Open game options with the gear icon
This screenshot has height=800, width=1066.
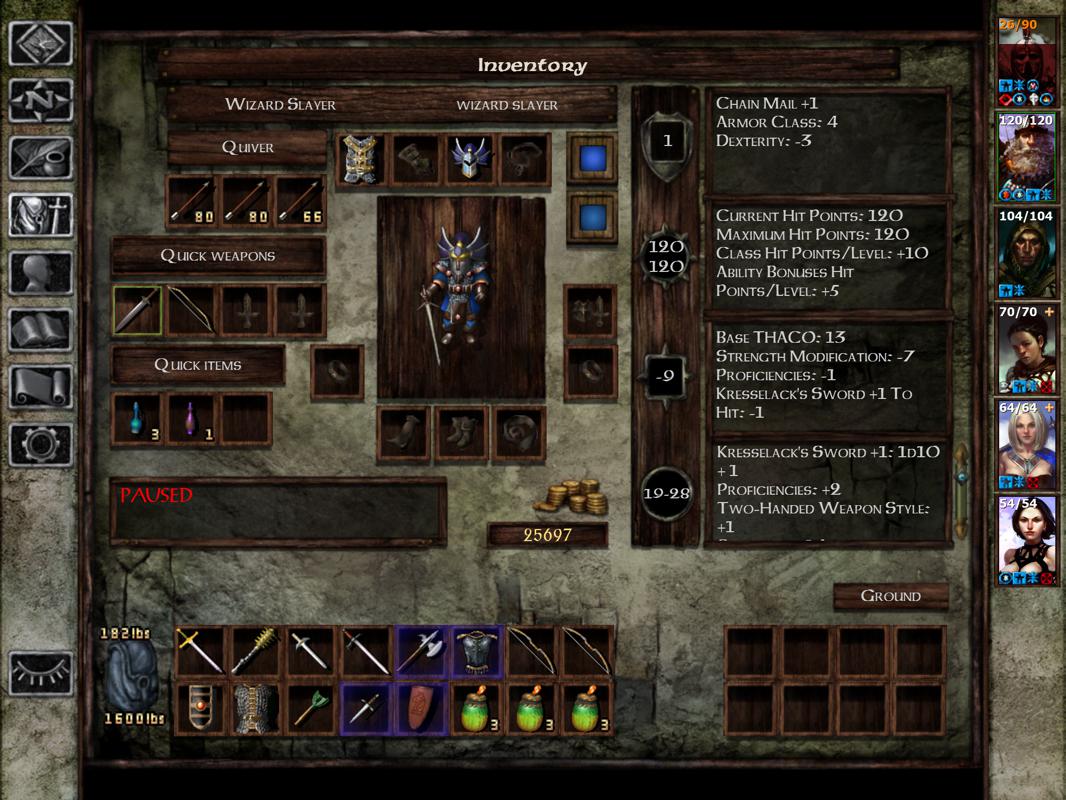(x=41, y=443)
